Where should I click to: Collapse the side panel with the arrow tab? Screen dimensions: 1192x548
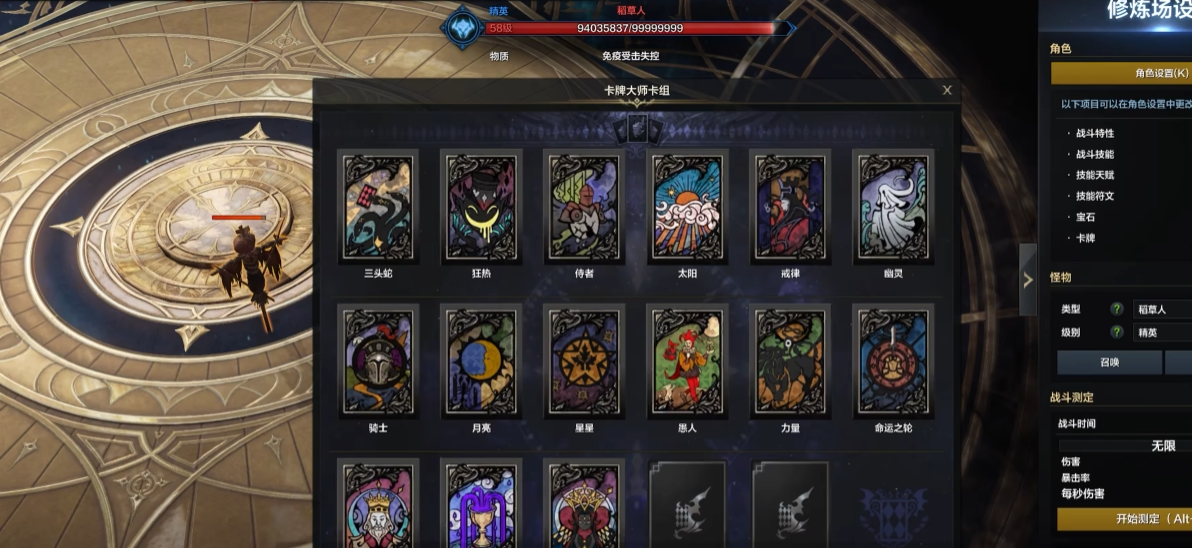point(1027,280)
